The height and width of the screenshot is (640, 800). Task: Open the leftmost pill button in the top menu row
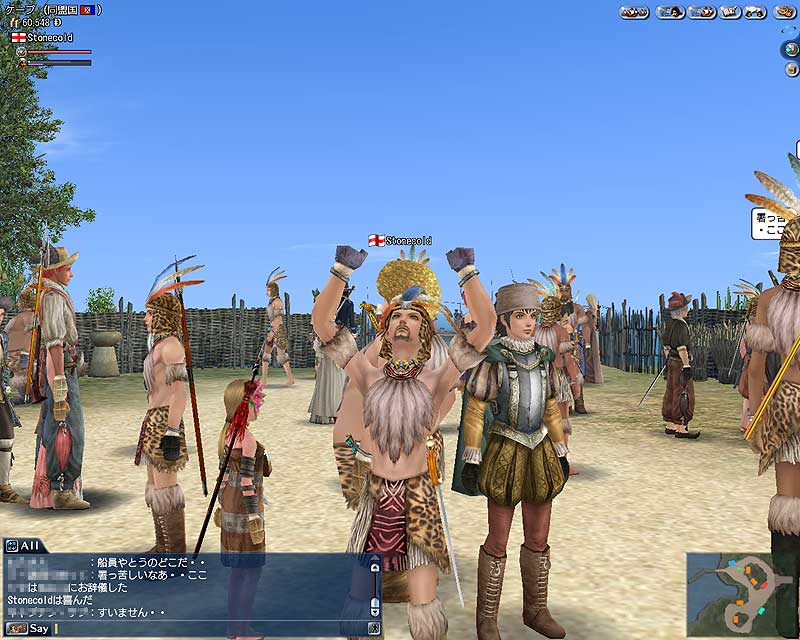(x=634, y=12)
